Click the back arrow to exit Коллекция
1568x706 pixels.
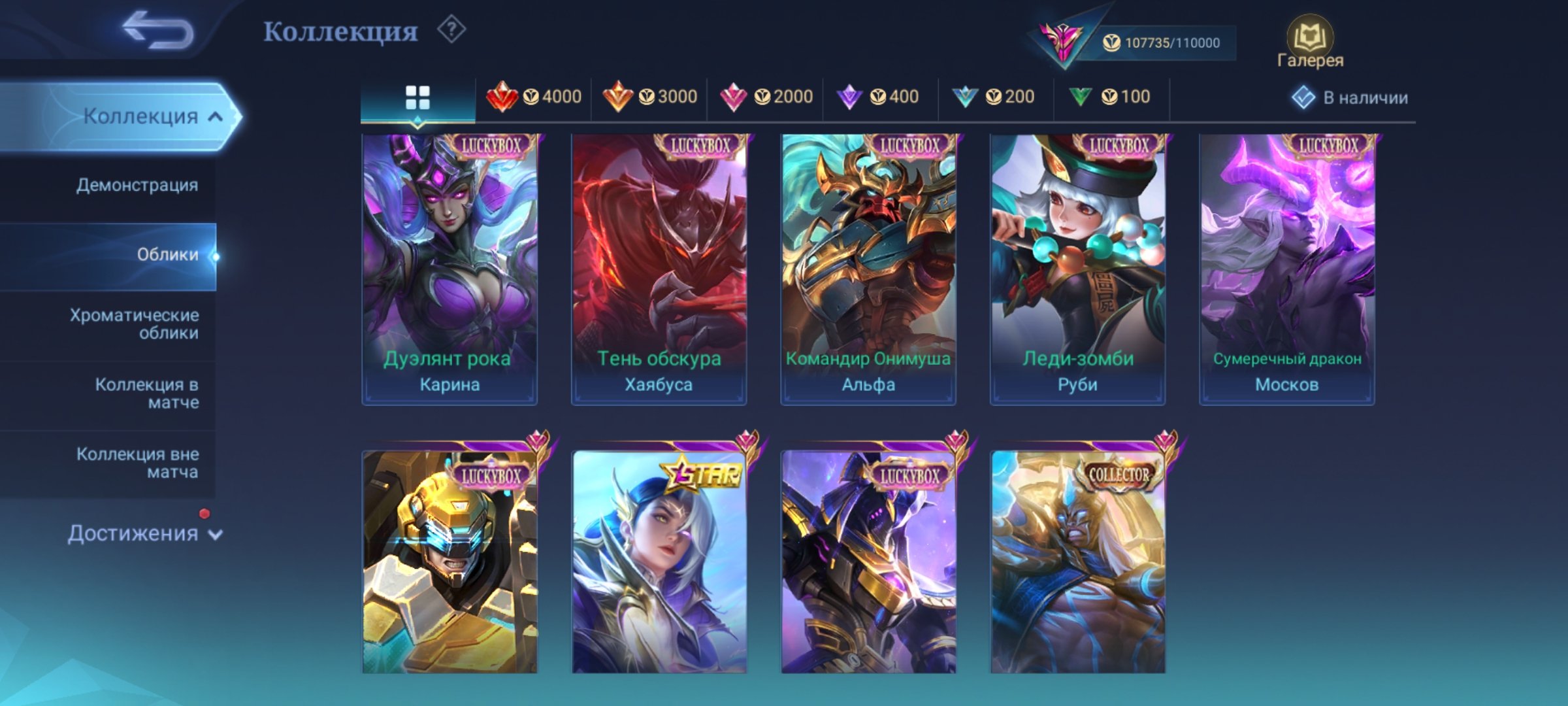coord(160,29)
